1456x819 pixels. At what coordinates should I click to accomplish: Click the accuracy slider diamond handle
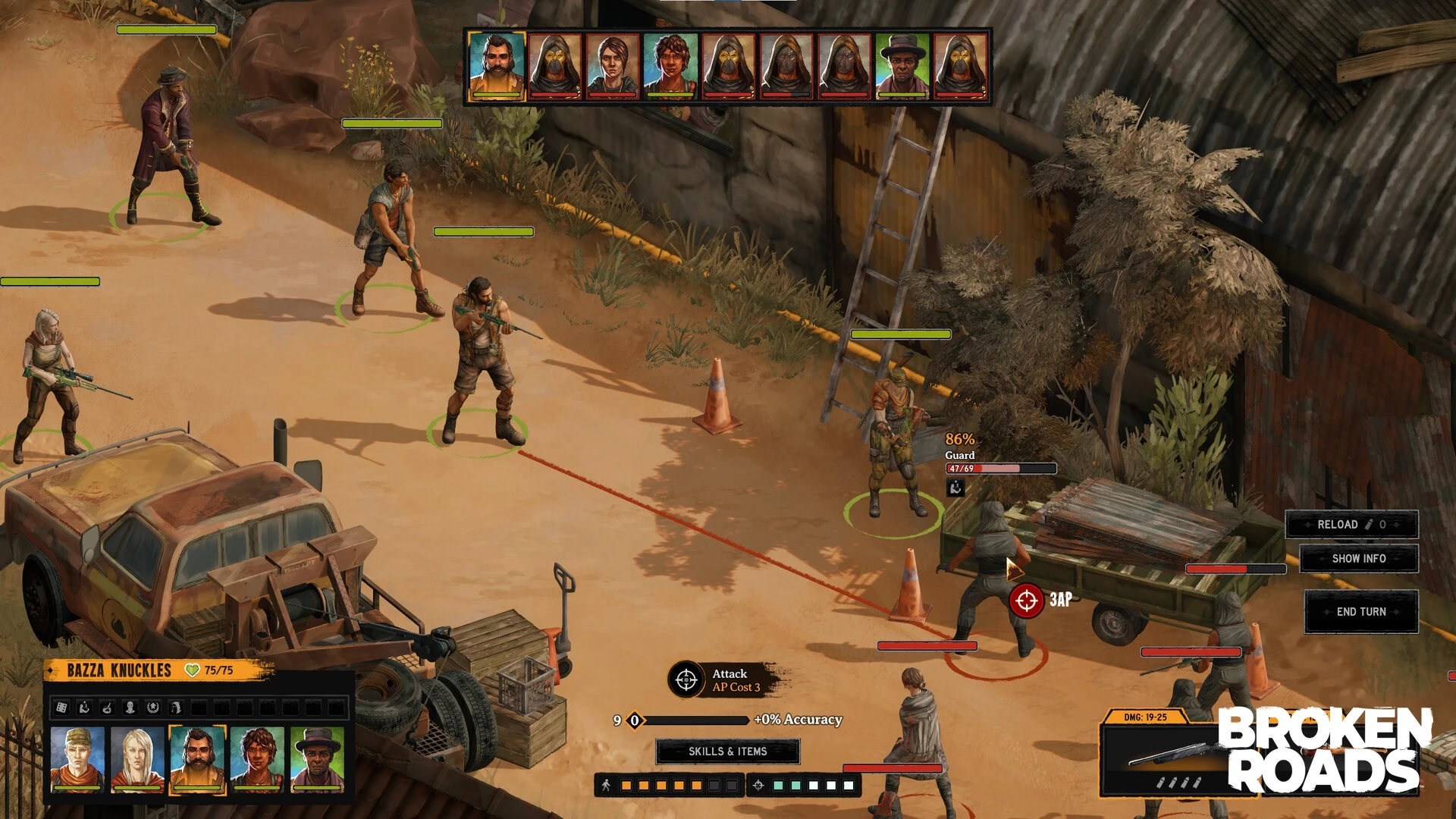click(x=635, y=720)
